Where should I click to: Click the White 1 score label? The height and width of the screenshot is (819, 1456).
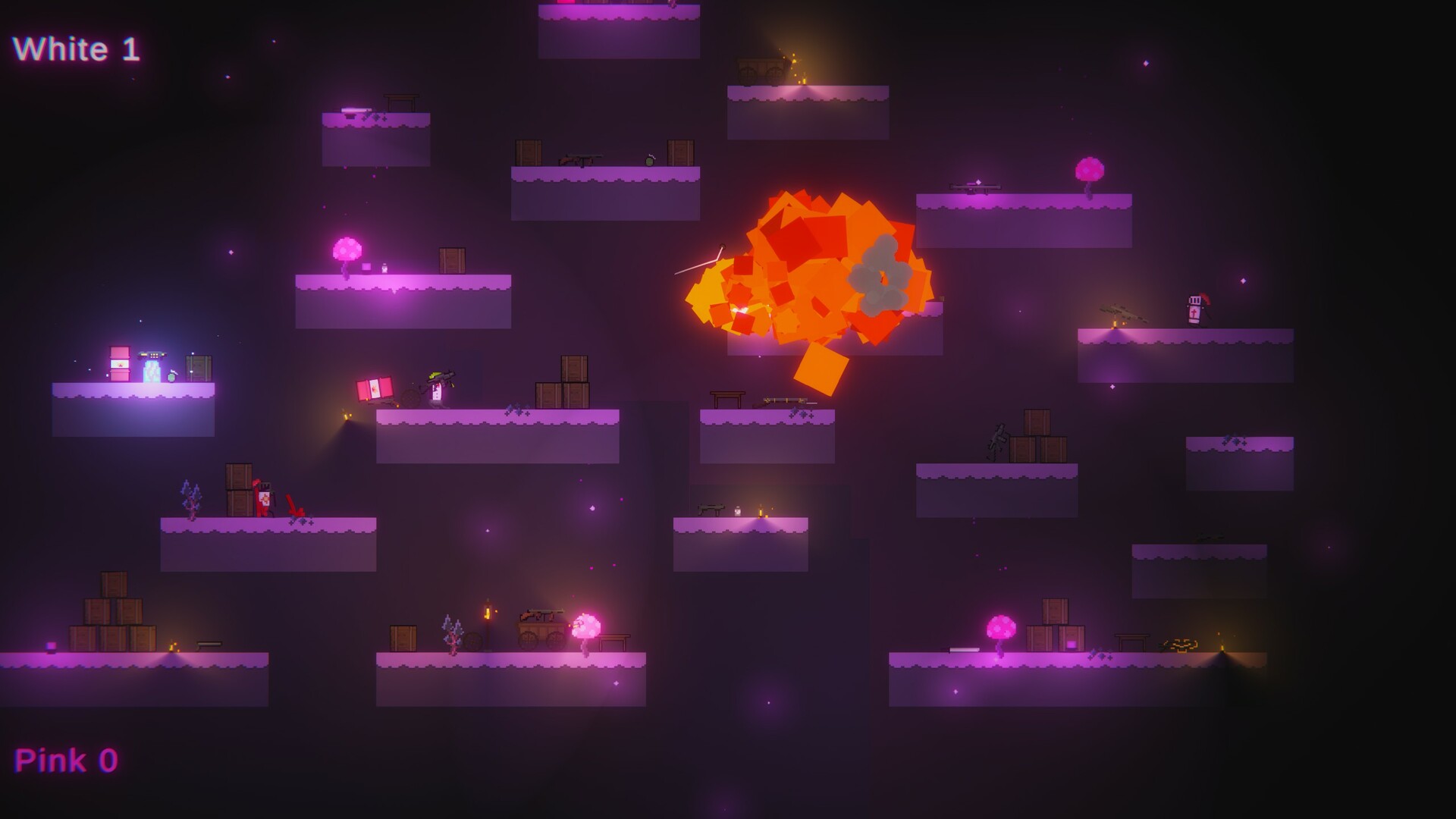pos(76,48)
